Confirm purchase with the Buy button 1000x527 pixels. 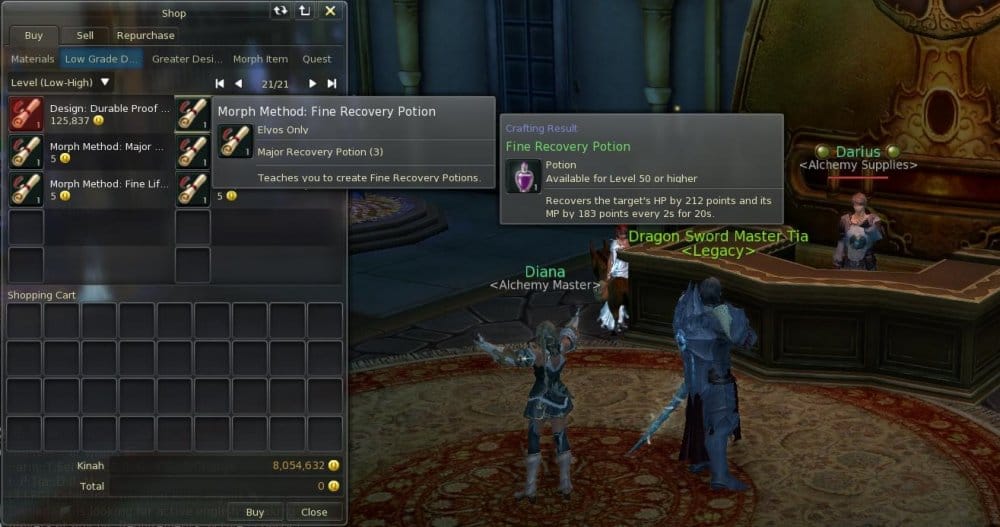255,512
